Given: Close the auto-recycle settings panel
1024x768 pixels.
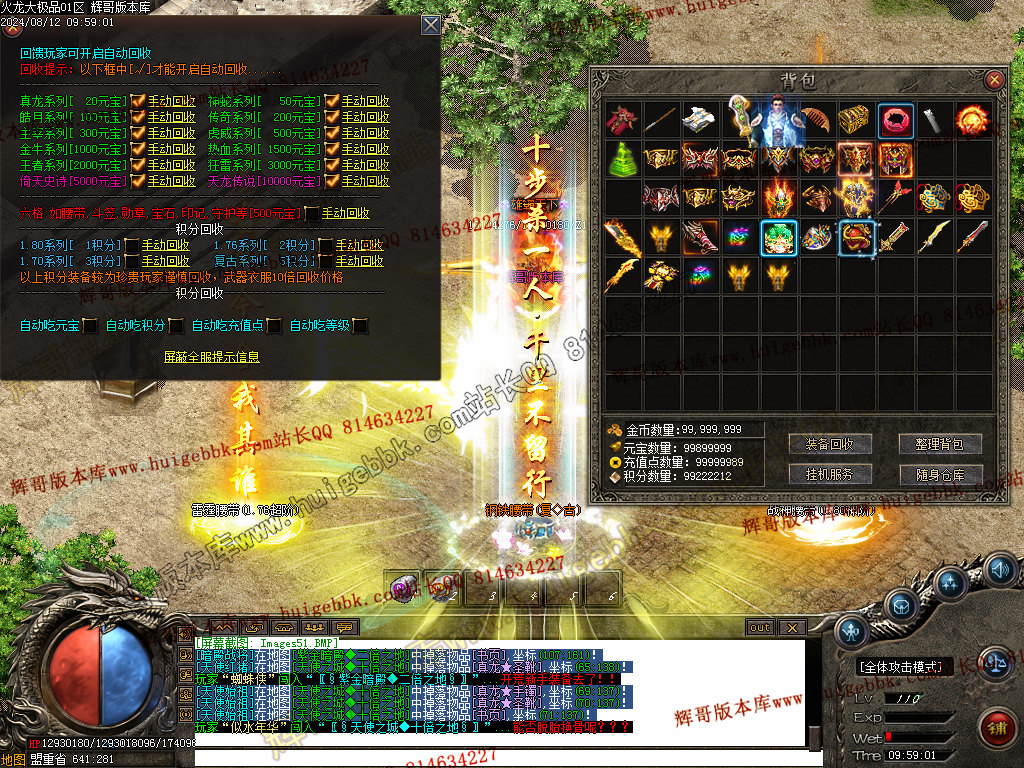Looking at the screenshot, I should click(430, 25).
